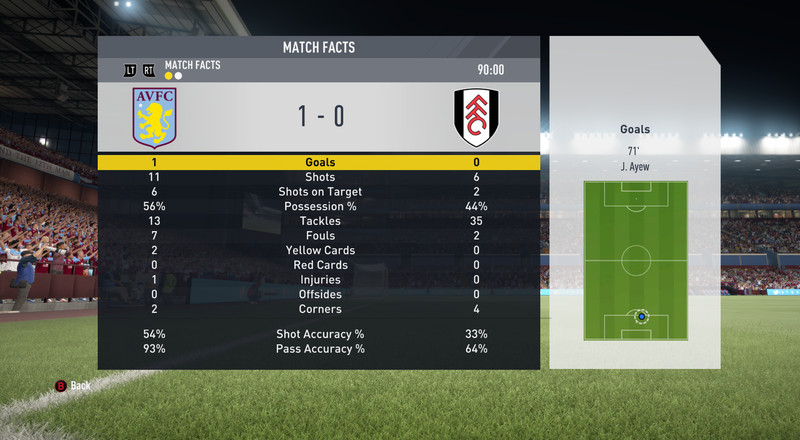Select the Tackles stat row
The width and height of the screenshot is (800, 440).
click(x=319, y=221)
